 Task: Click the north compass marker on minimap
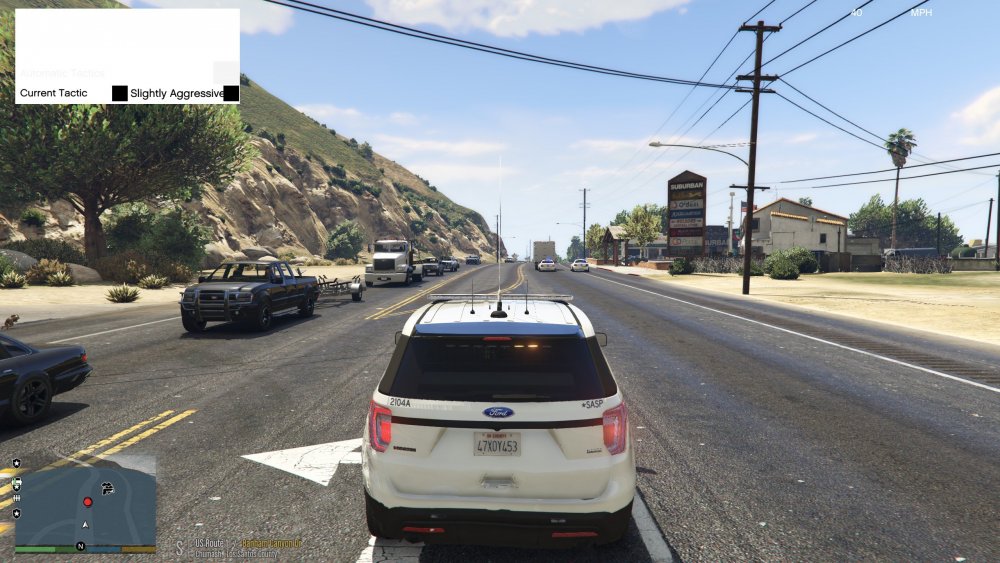pos(80,547)
